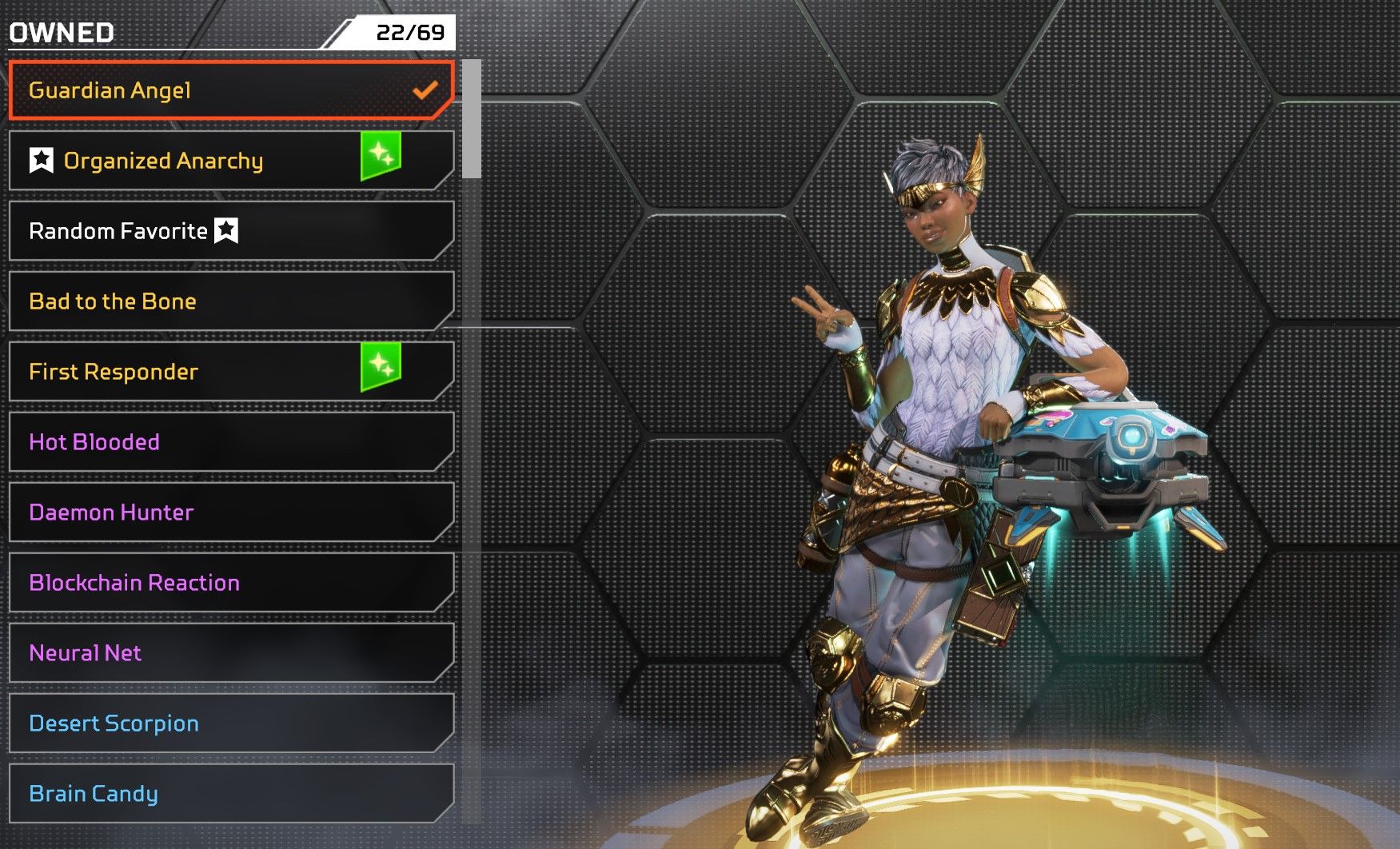Viewport: 1400px width, 849px height.
Task: Select the Desert Scorpion skin
Action: pos(231,723)
